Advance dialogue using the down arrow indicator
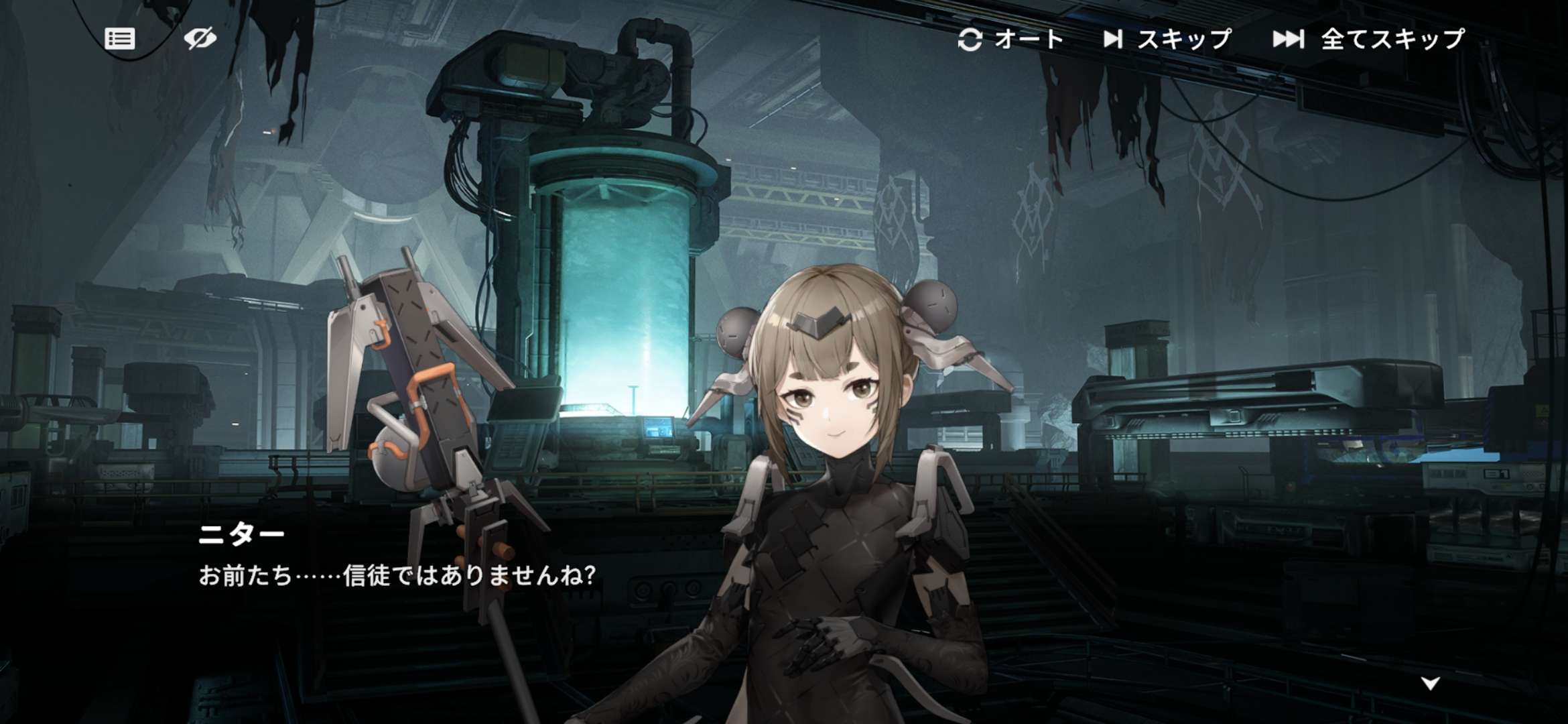Screen dimensions: 1568x724 click(x=1431, y=684)
